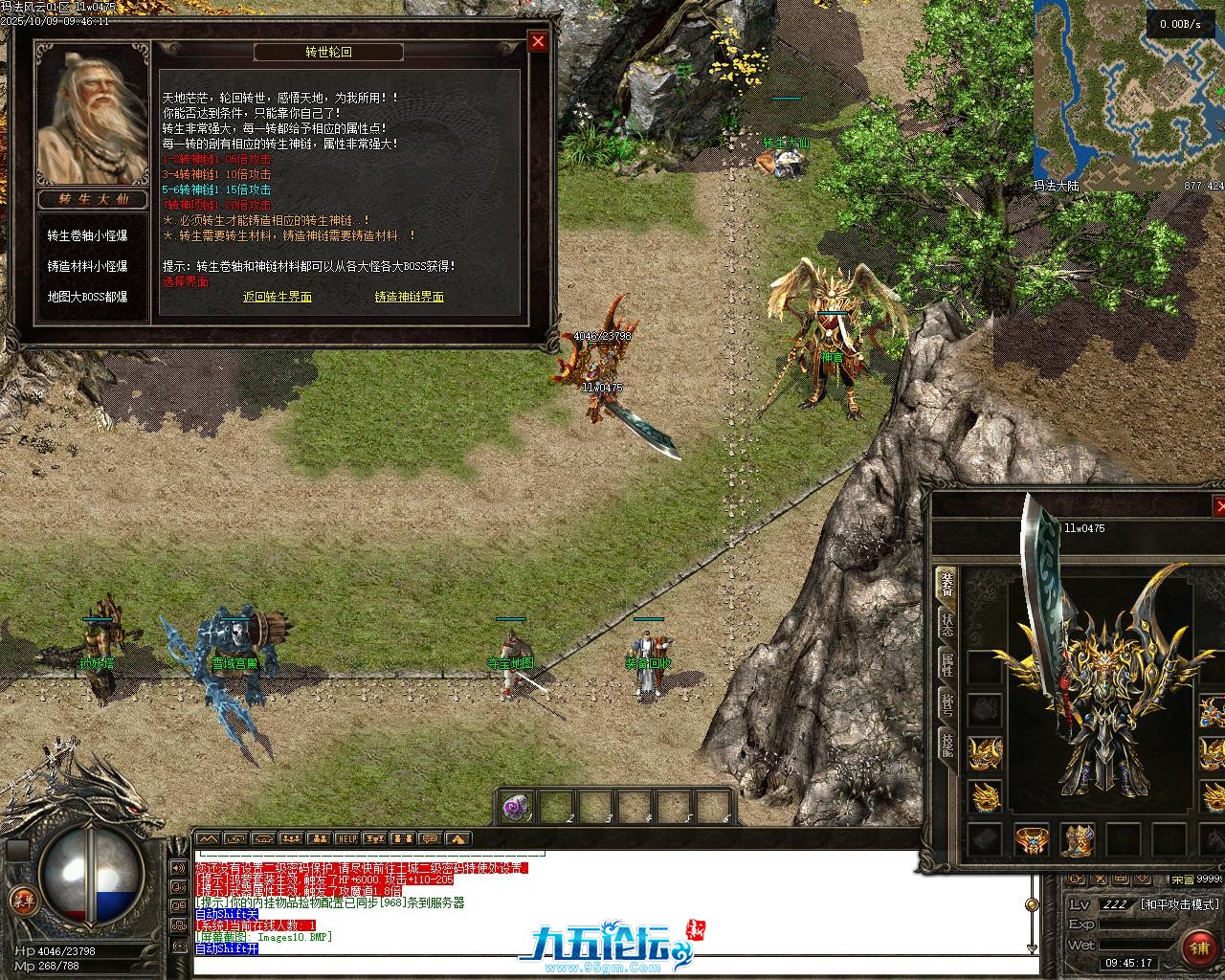Change the 和平攻击模式 attack mode
The image size is (1225, 980).
point(1180,903)
